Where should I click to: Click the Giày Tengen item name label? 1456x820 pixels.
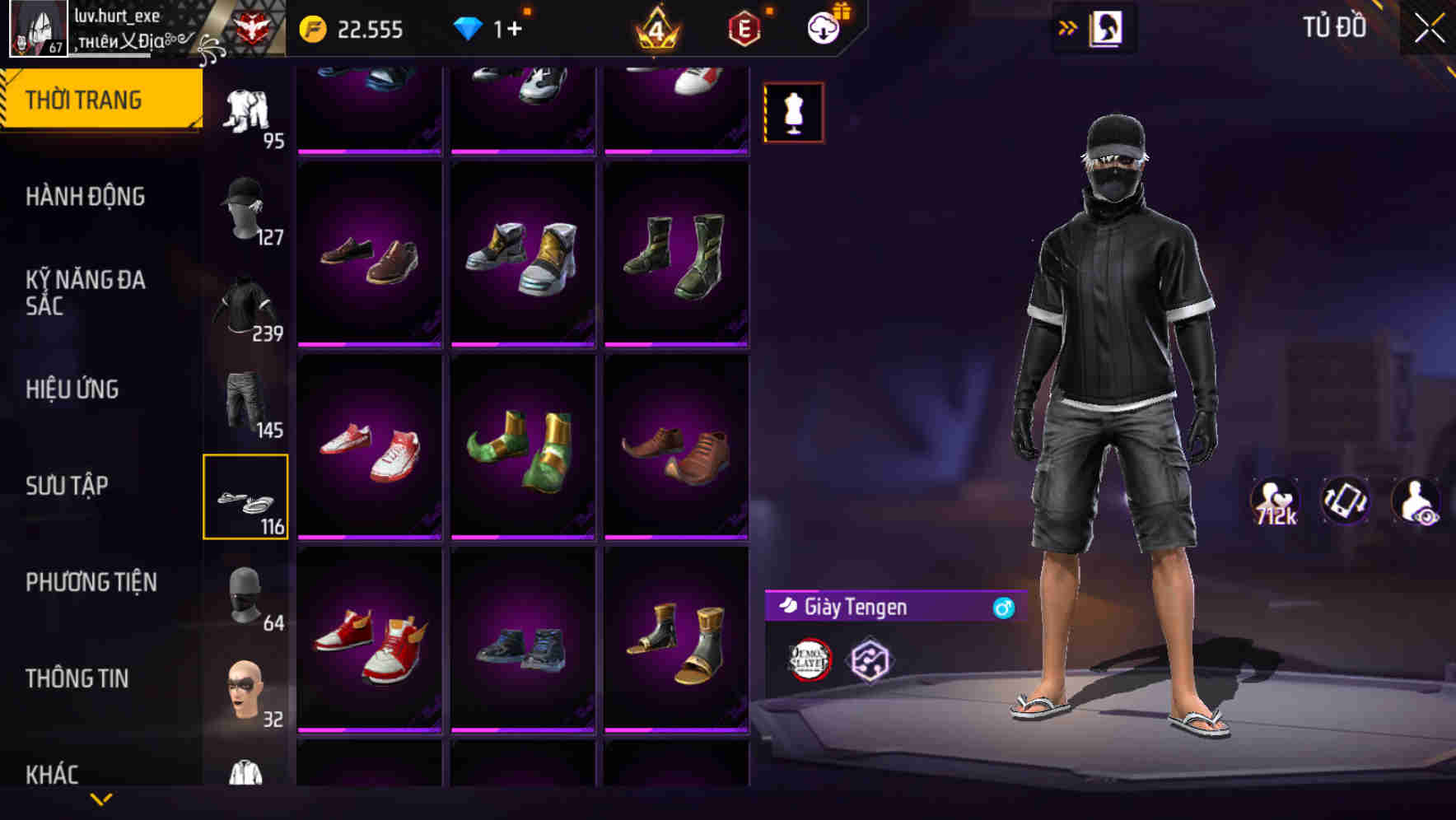tap(854, 608)
